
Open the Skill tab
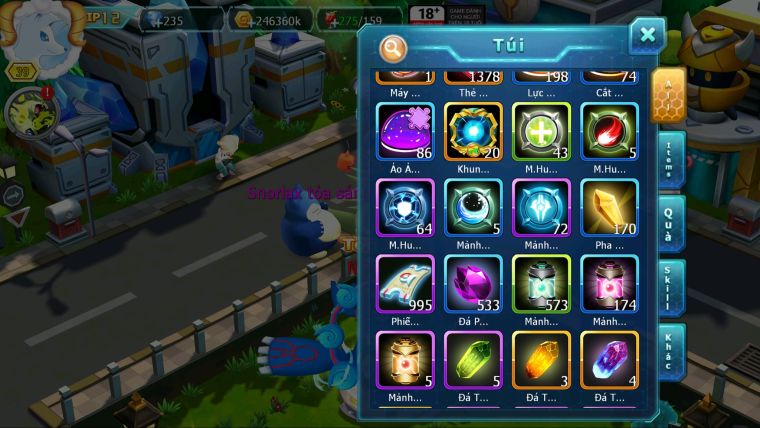(669, 288)
